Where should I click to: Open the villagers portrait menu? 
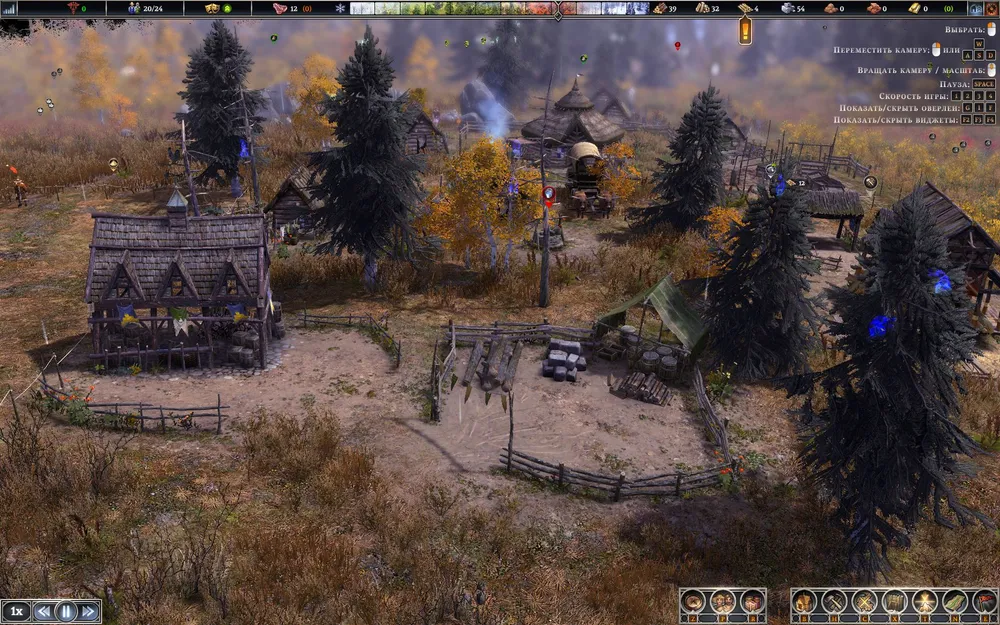pos(723,602)
